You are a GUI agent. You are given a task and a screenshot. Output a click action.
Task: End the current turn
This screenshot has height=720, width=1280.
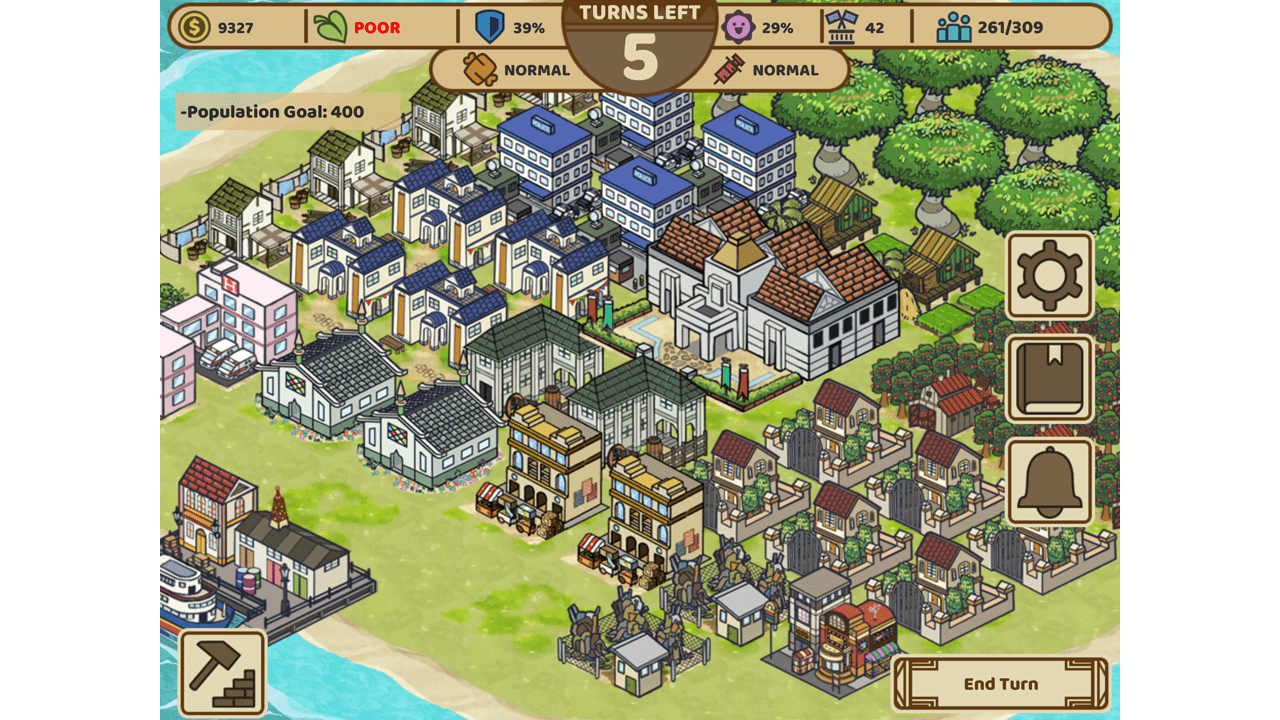pyautogui.click(x=1000, y=684)
